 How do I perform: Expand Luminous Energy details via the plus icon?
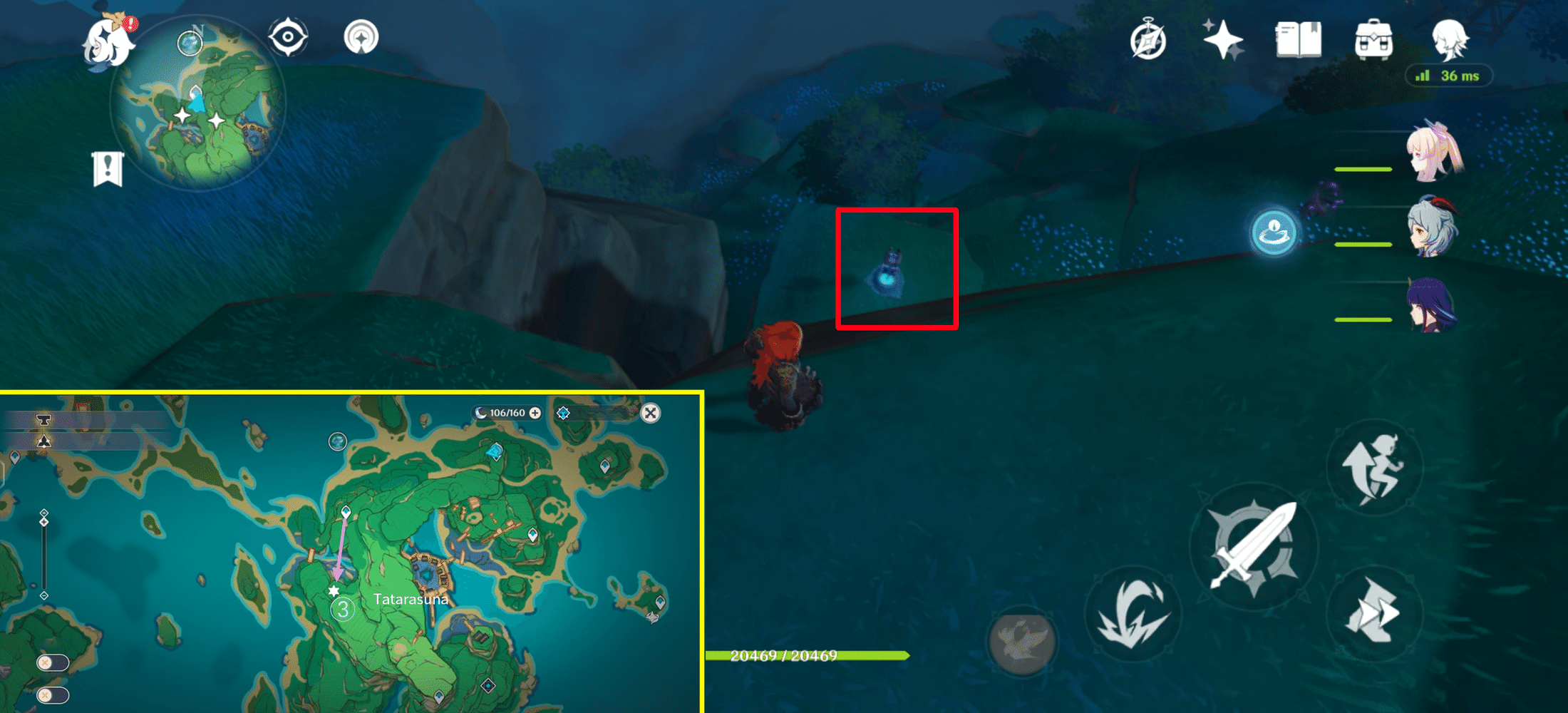pos(535,413)
